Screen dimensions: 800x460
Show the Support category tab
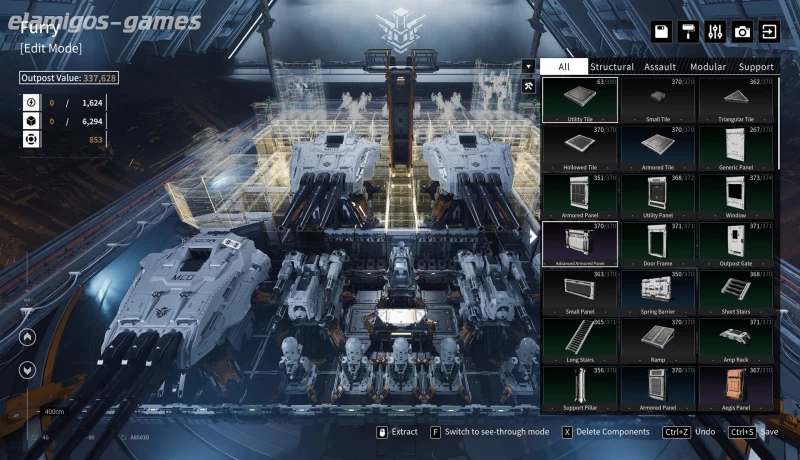point(756,67)
